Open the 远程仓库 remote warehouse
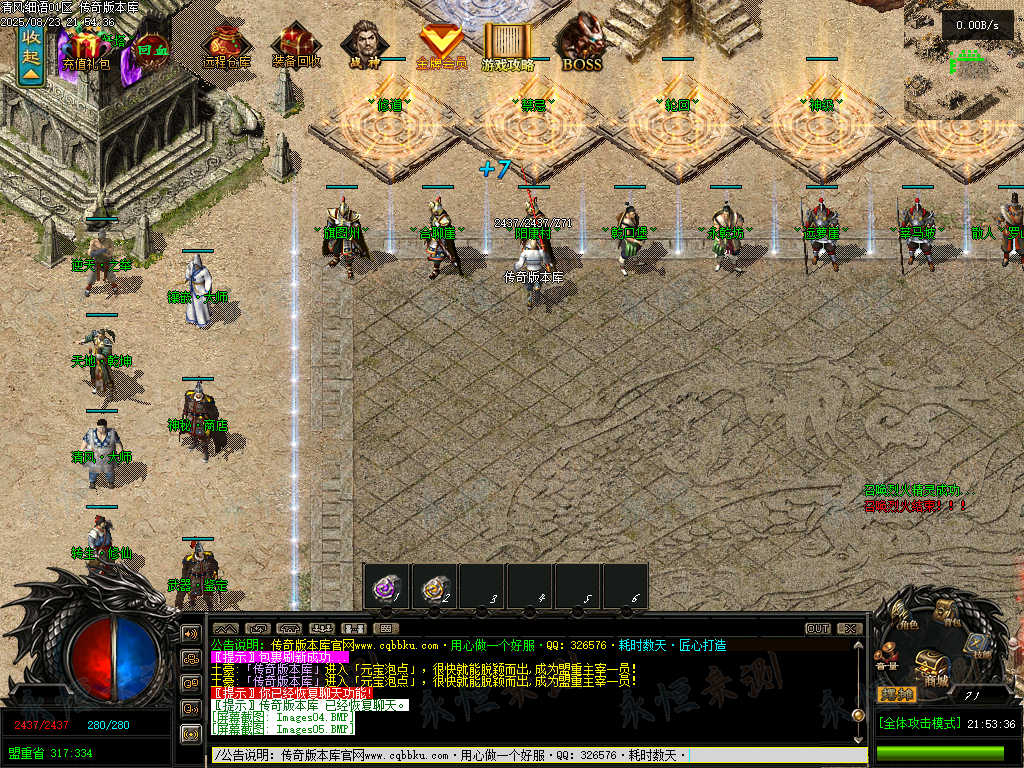1024x768 pixels. coord(227,47)
